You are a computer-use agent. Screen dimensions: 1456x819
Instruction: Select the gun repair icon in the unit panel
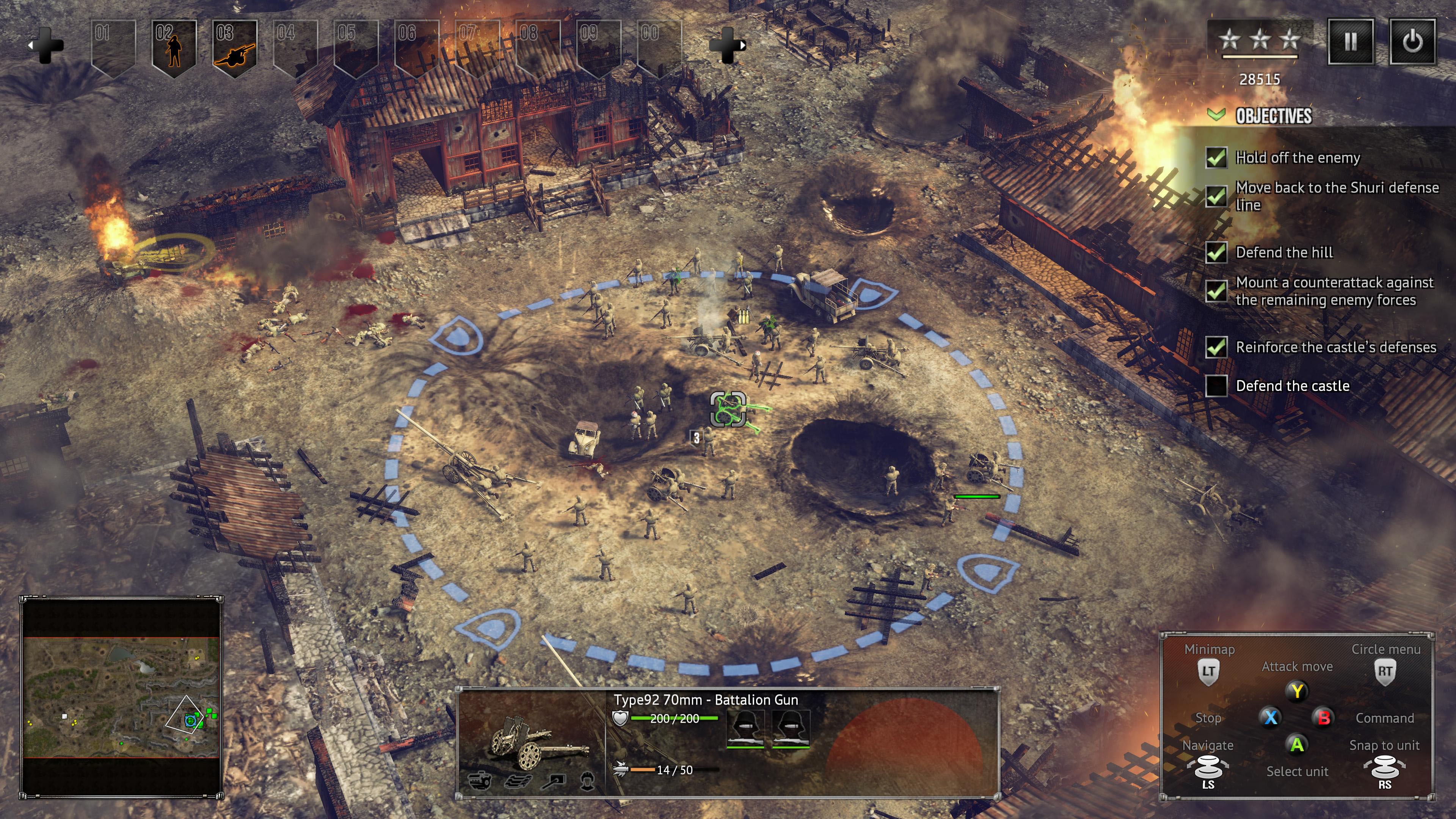[553, 783]
